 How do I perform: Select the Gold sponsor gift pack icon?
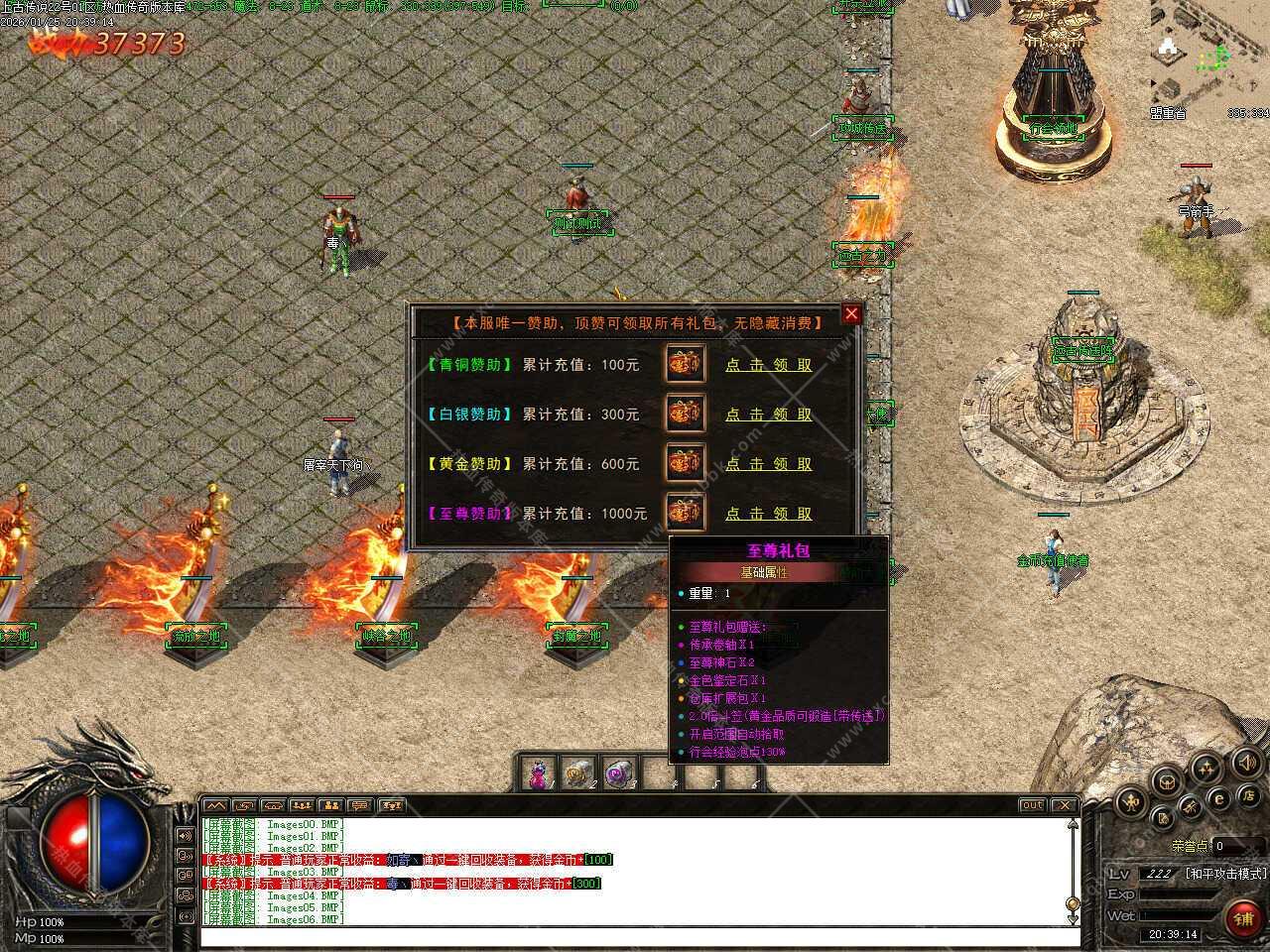point(685,463)
